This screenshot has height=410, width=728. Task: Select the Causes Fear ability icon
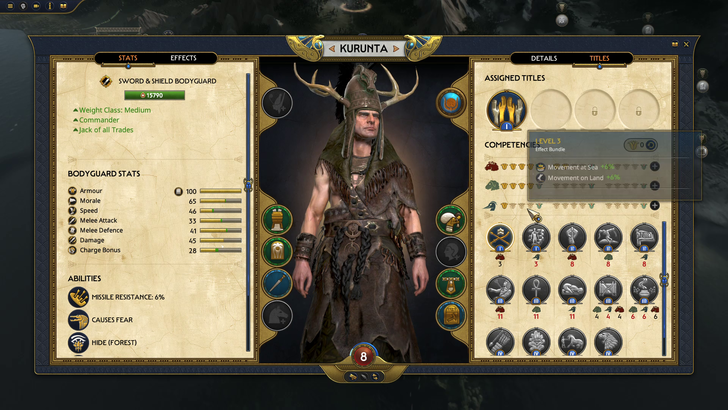pyautogui.click(x=80, y=320)
